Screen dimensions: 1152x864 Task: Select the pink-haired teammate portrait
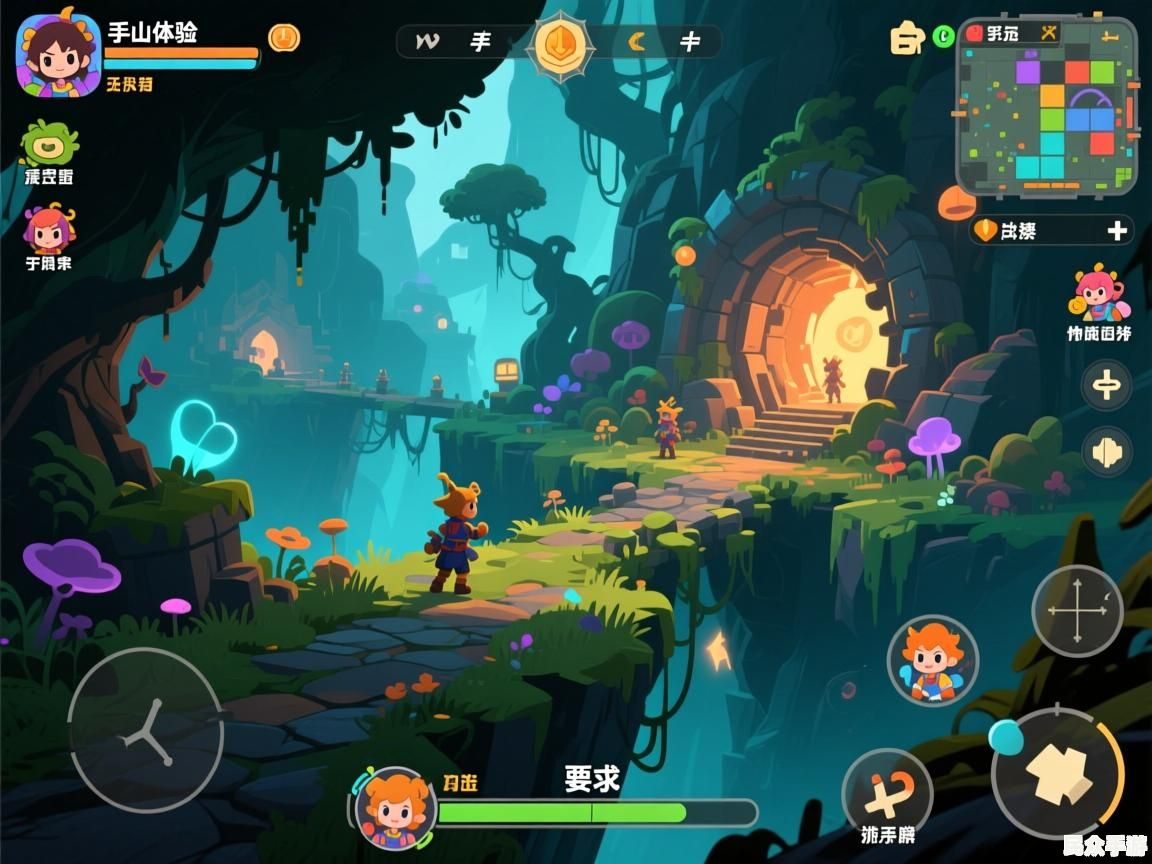[47, 230]
